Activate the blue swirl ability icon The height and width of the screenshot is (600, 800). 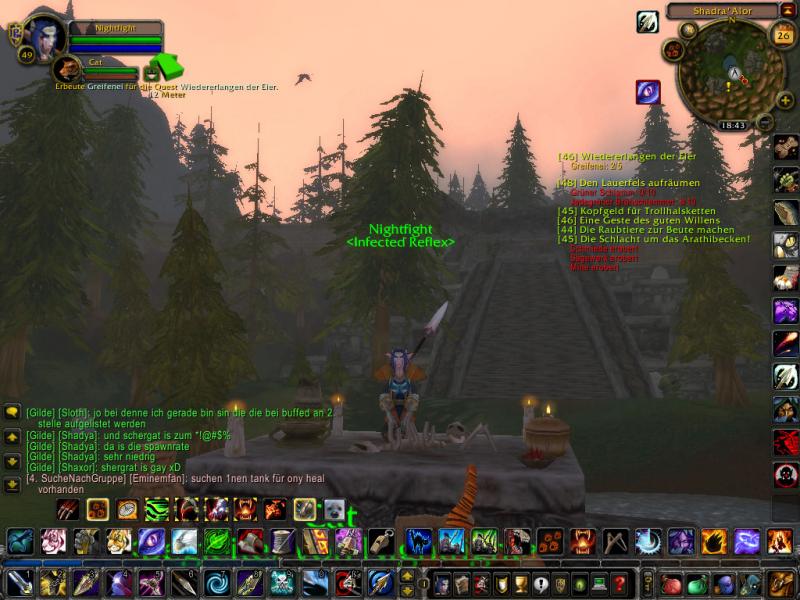point(216,582)
